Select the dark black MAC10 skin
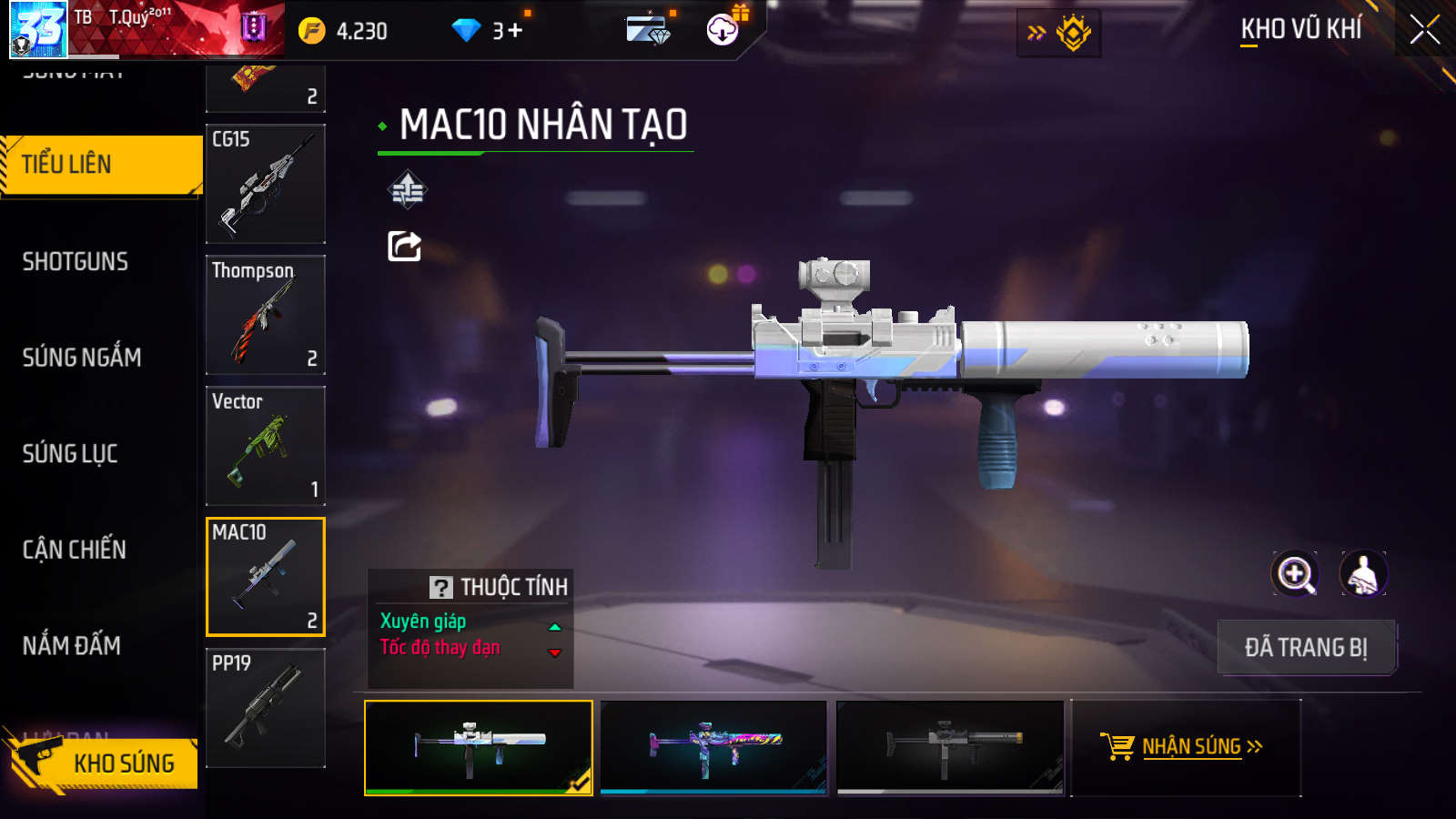The height and width of the screenshot is (819, 1456). (950, 747)
